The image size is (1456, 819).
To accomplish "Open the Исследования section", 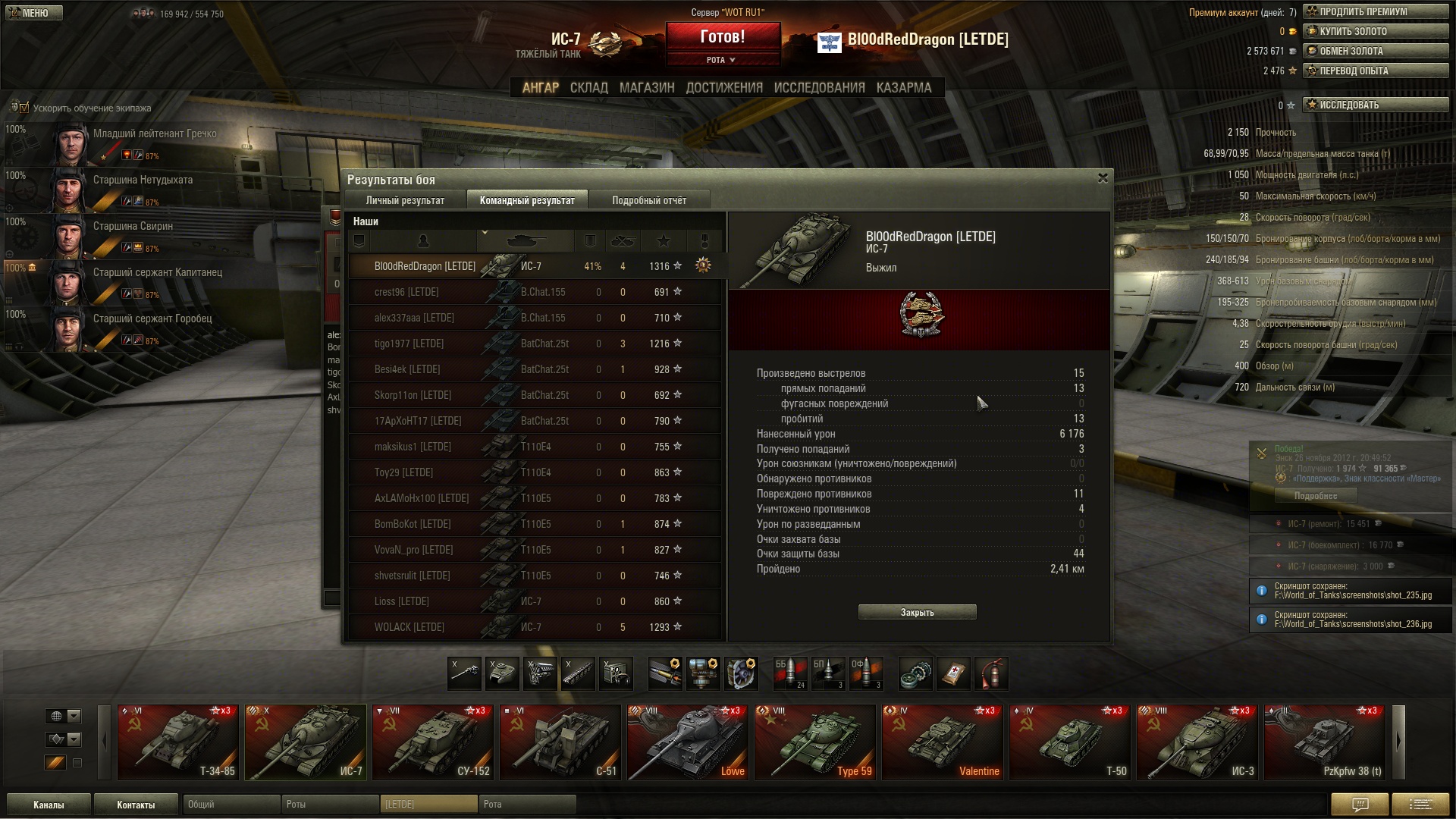I will pos(819,88).
